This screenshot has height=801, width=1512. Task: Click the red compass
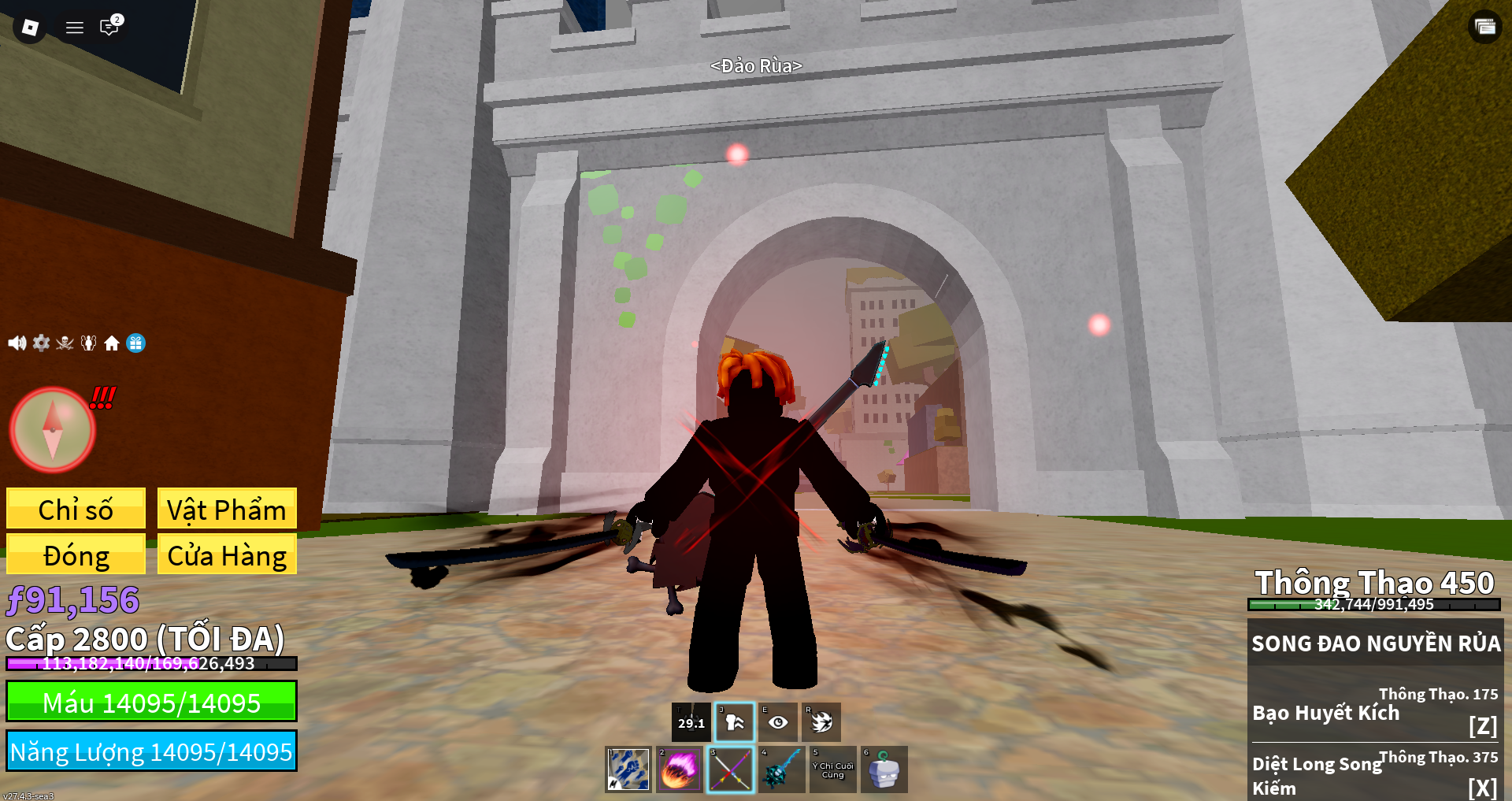point(52,430)
